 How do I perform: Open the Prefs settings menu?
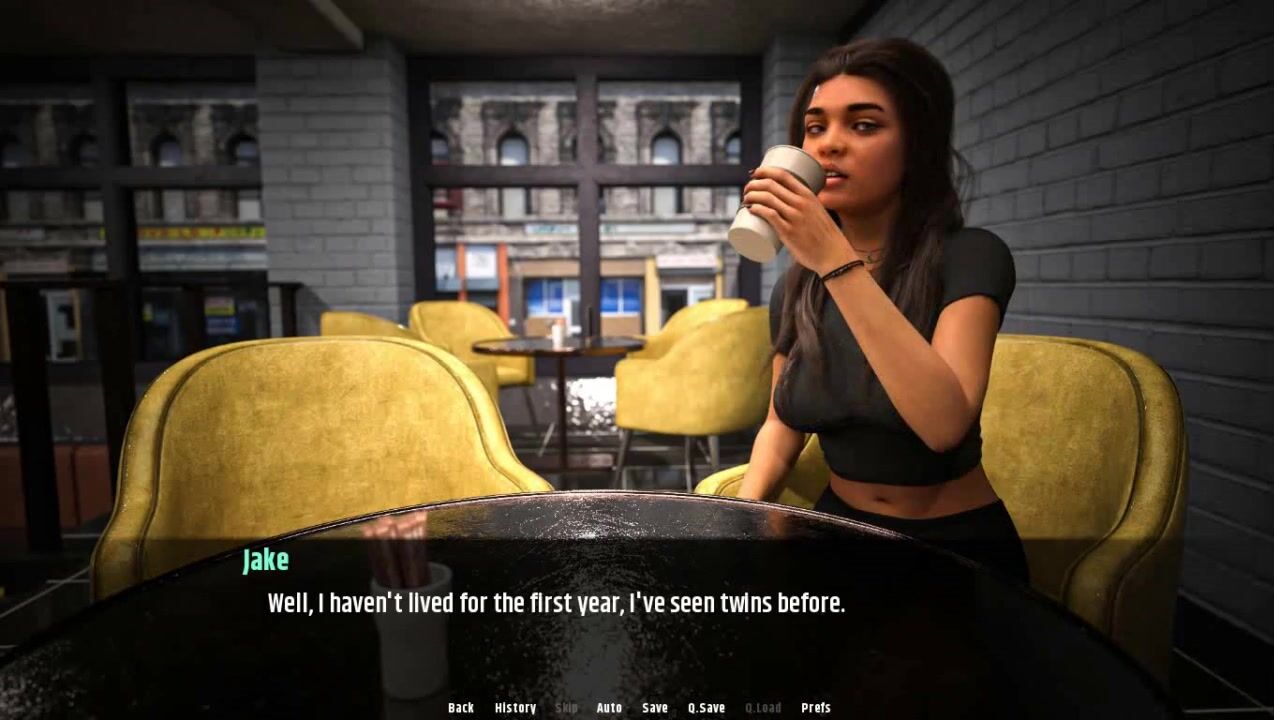pyautogui.click(x=816, y=708)
